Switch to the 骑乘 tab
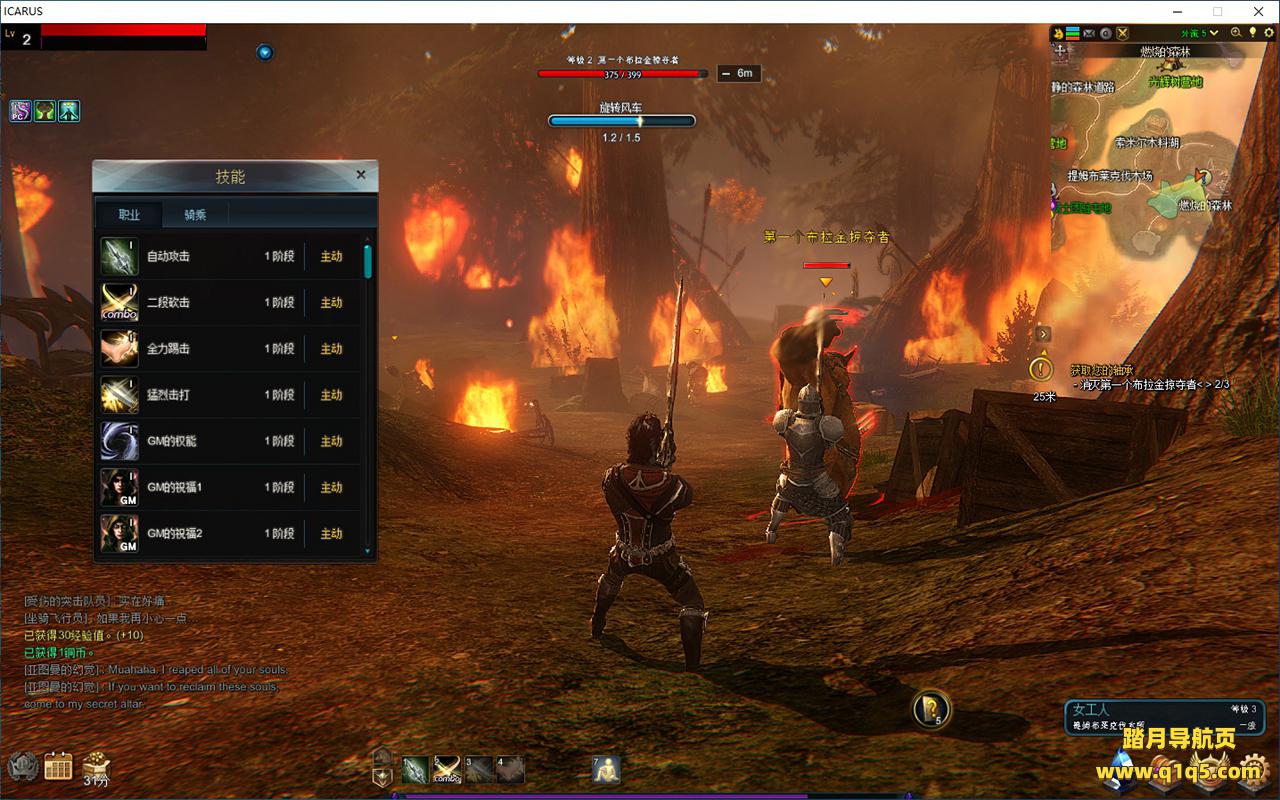1280x800 pixels. coord(195,214)
